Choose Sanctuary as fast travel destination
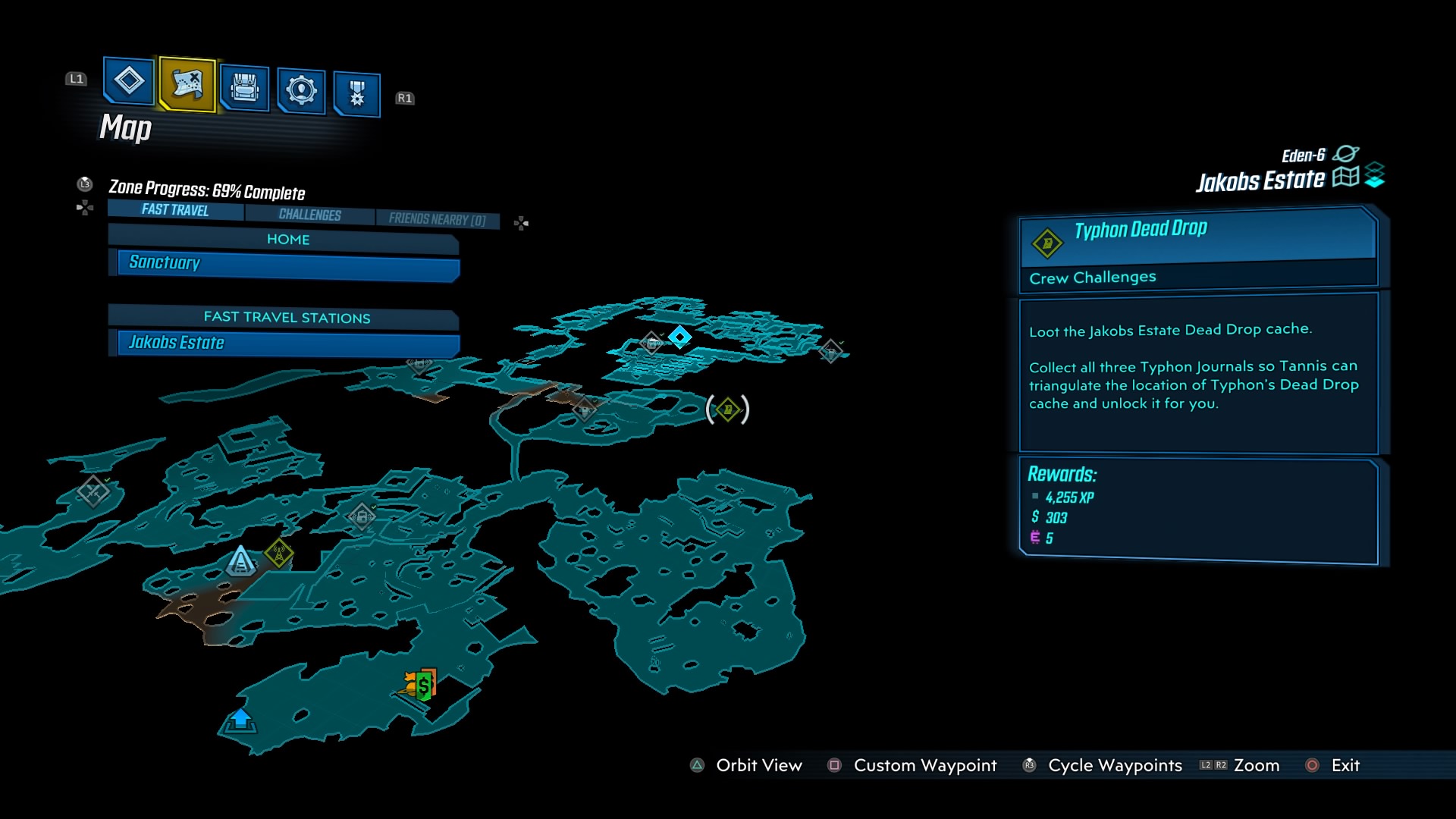Viewport: 1456px width, 819px height. coord(287,265)
